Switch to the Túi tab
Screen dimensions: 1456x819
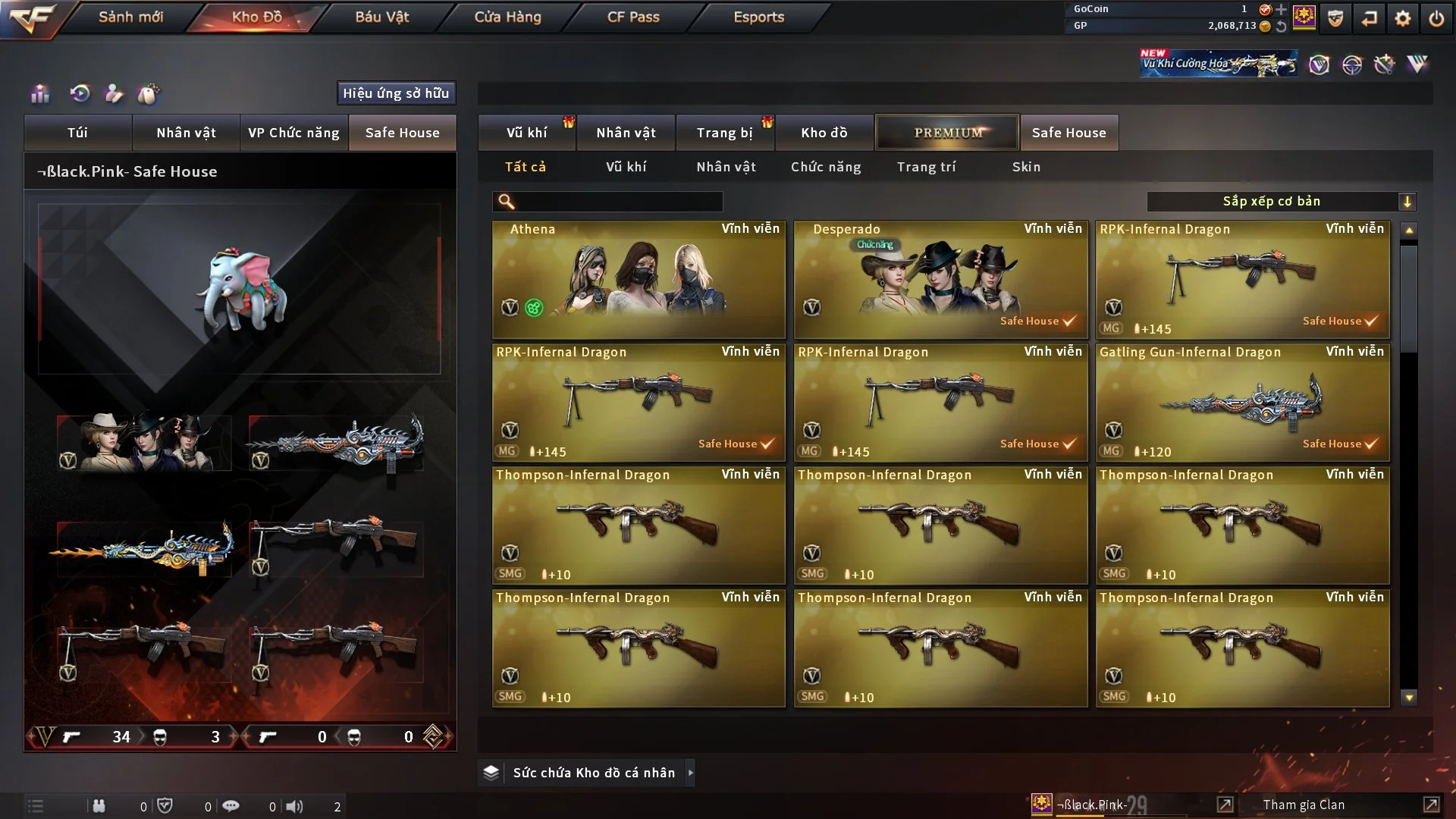(77, 133)
